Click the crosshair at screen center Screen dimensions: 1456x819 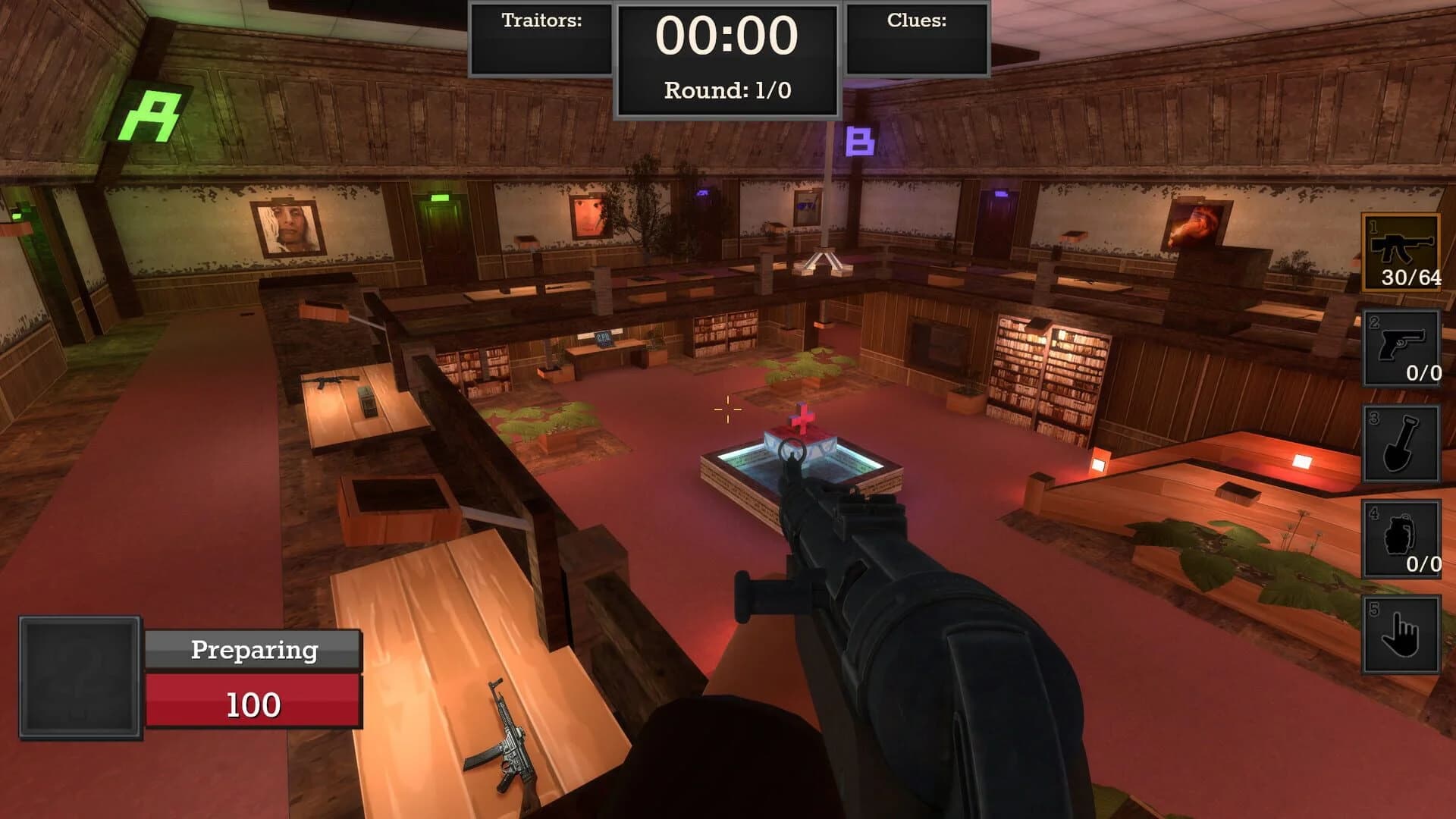726,409
